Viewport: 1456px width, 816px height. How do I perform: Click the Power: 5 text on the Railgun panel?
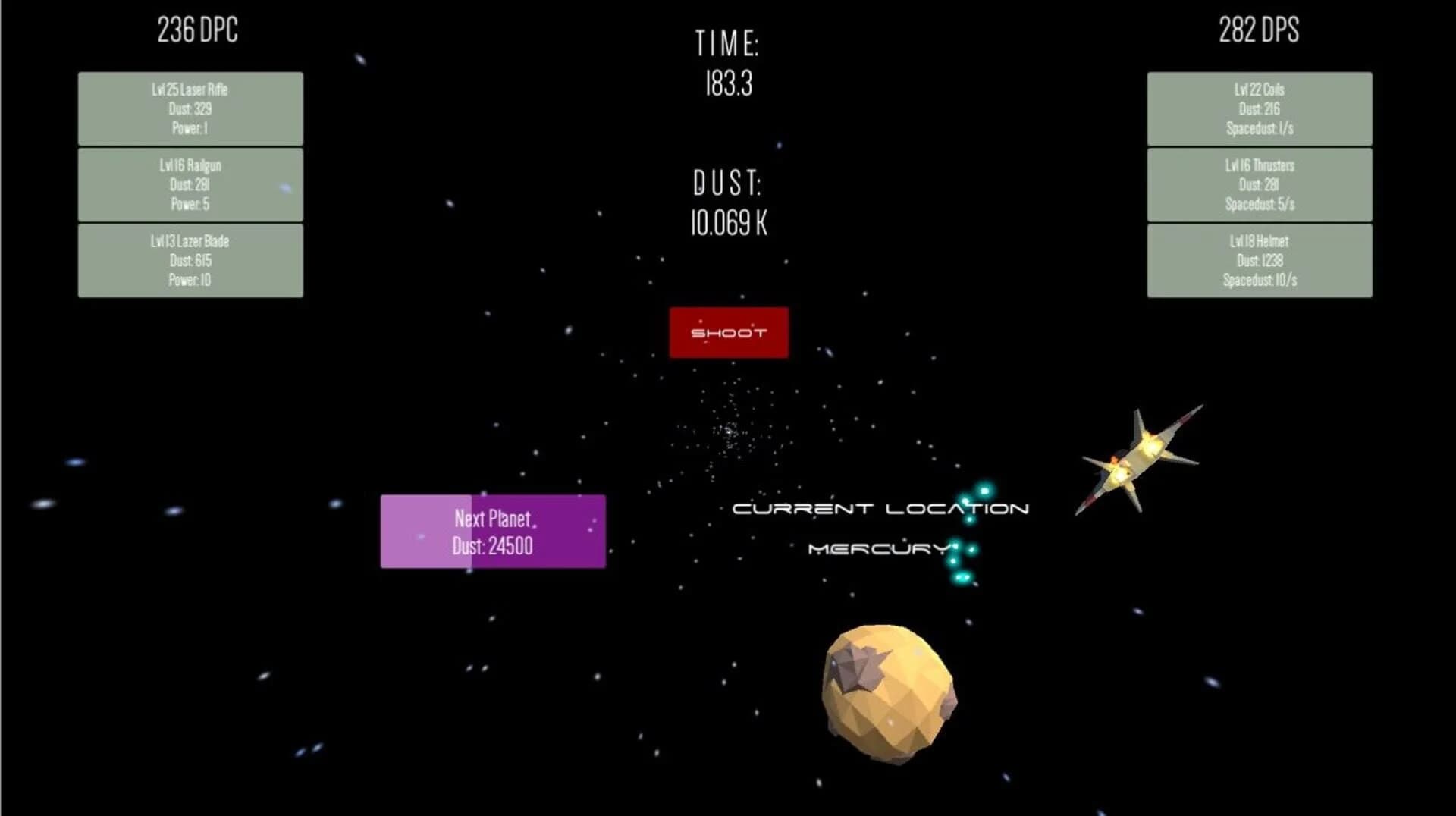tap(188, 203)
